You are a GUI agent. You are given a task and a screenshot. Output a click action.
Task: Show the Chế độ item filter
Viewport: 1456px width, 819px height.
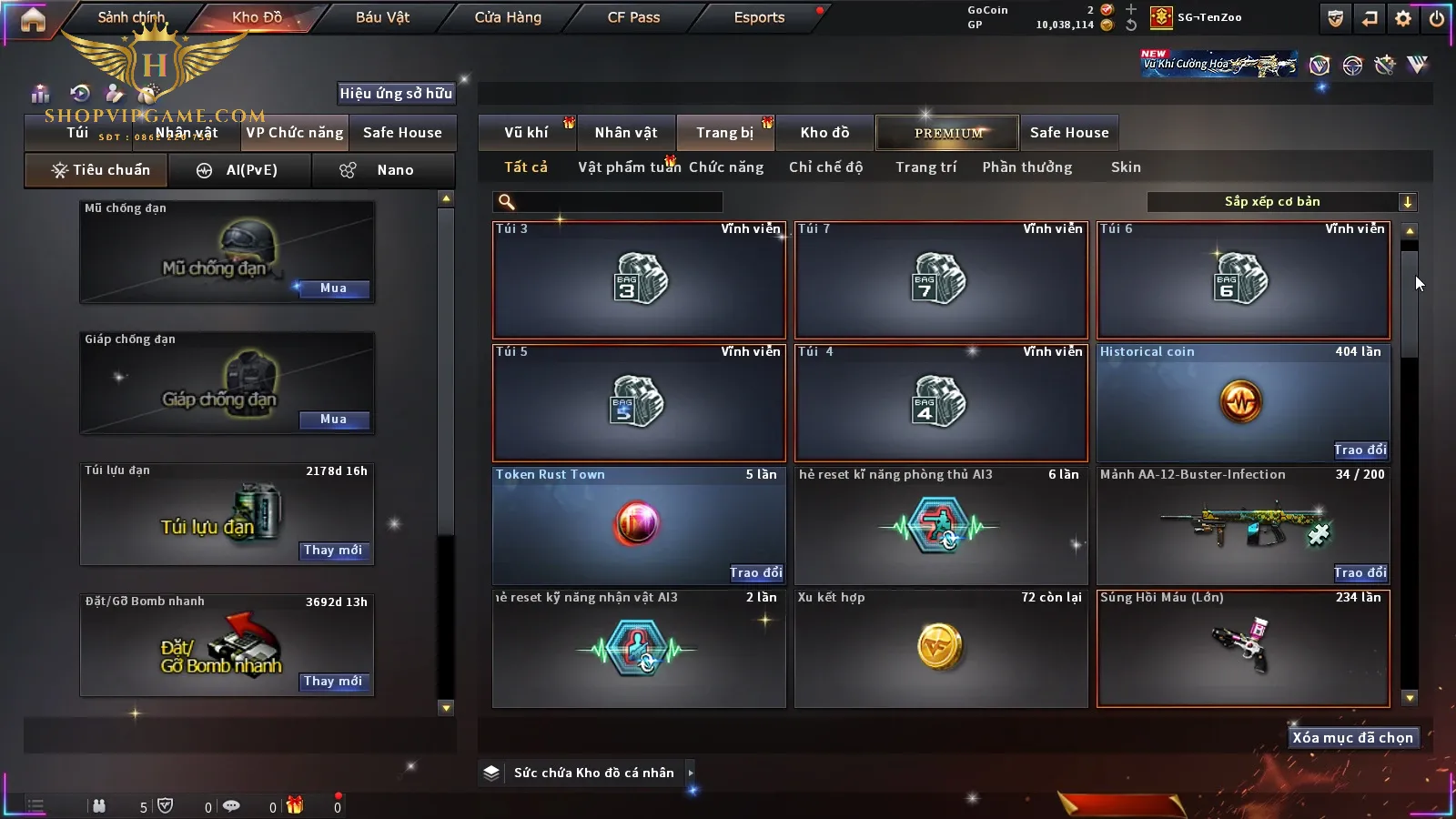825,167
